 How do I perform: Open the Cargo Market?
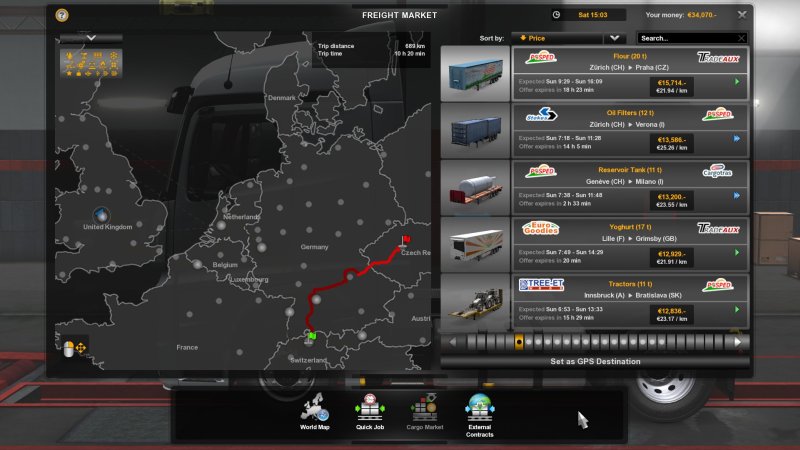click(x=425, y=414)
